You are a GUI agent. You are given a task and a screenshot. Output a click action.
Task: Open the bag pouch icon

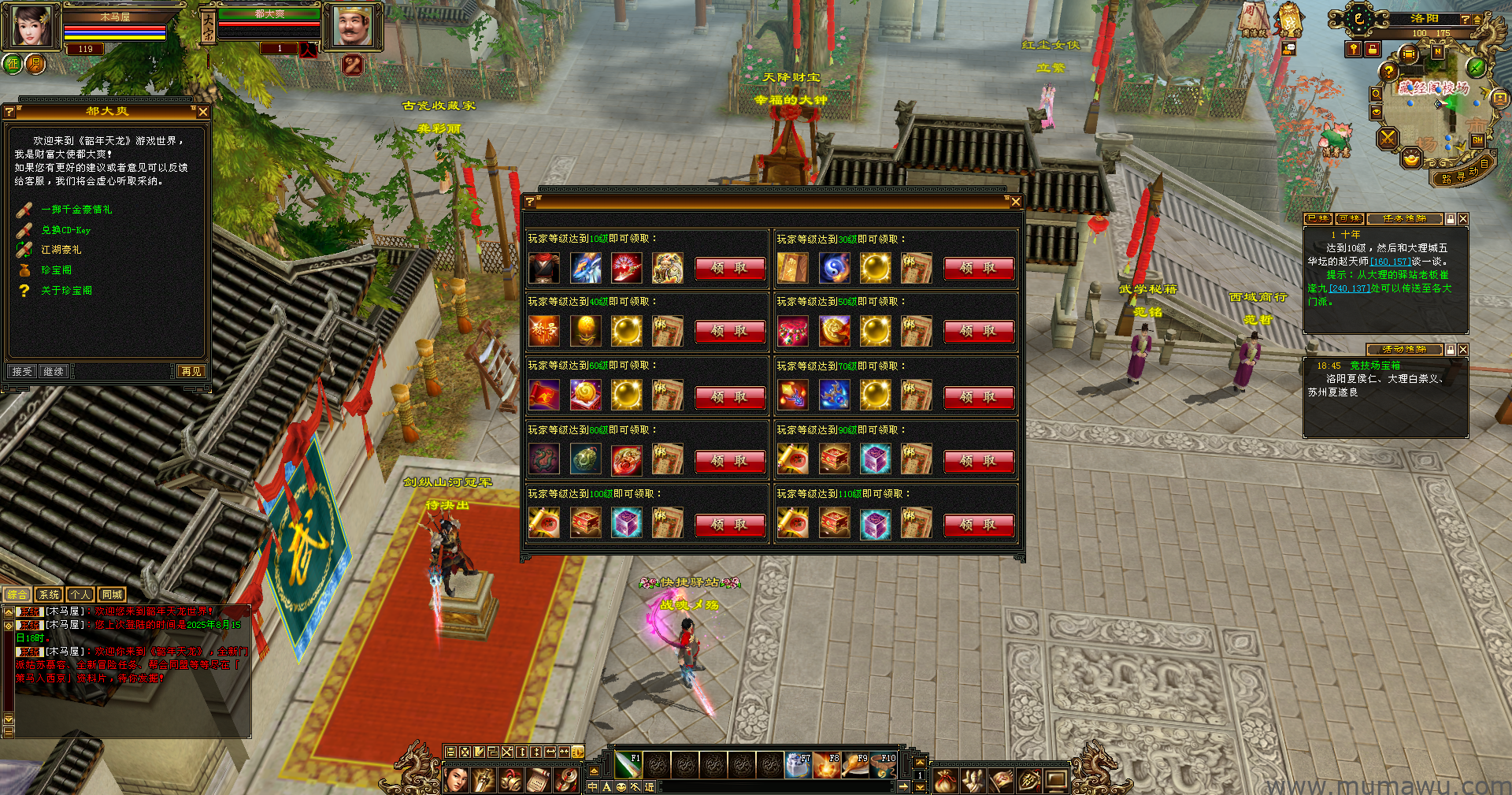coord(945,780)
